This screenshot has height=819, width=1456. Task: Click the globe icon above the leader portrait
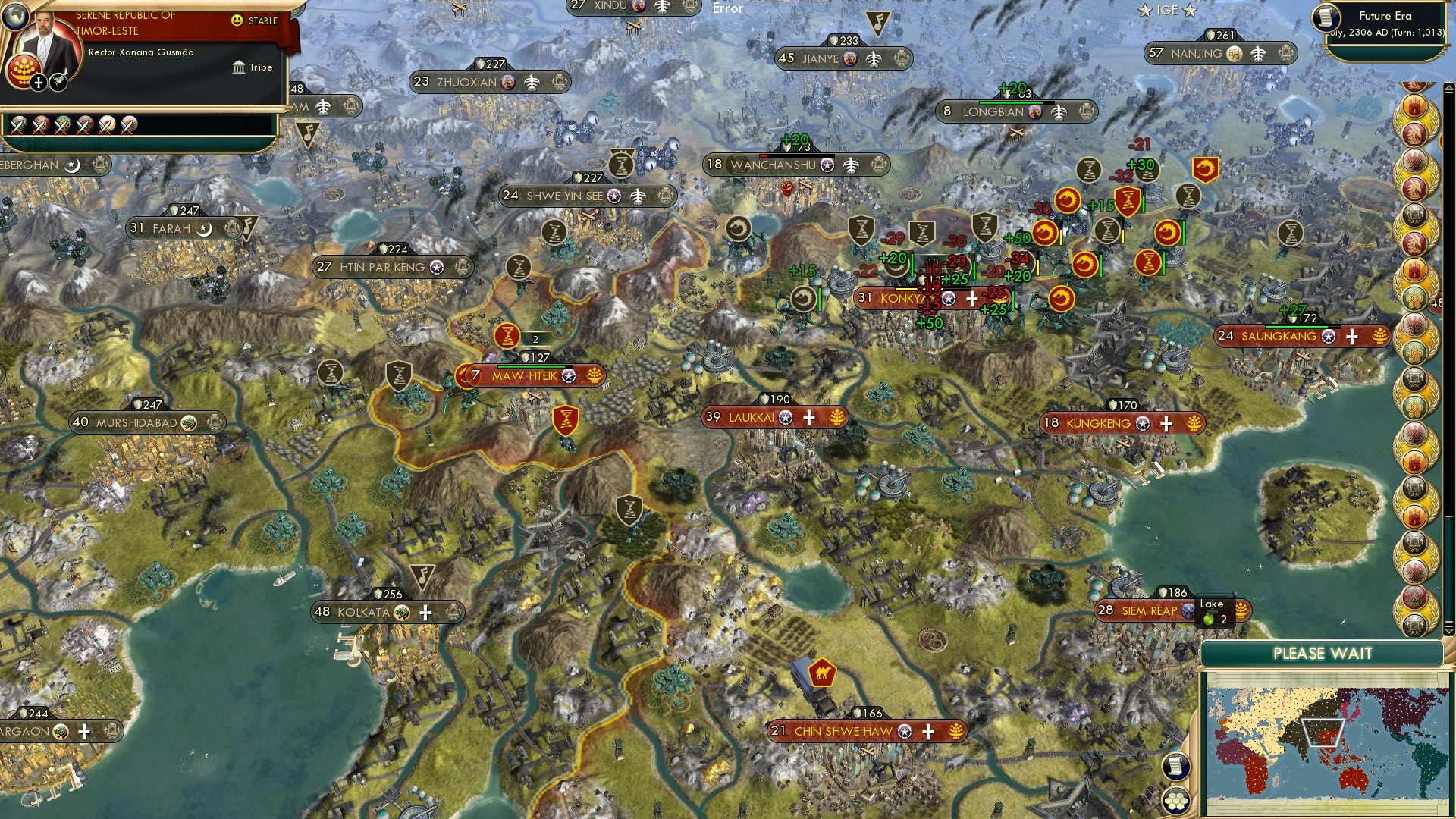(x=17, y=16)
